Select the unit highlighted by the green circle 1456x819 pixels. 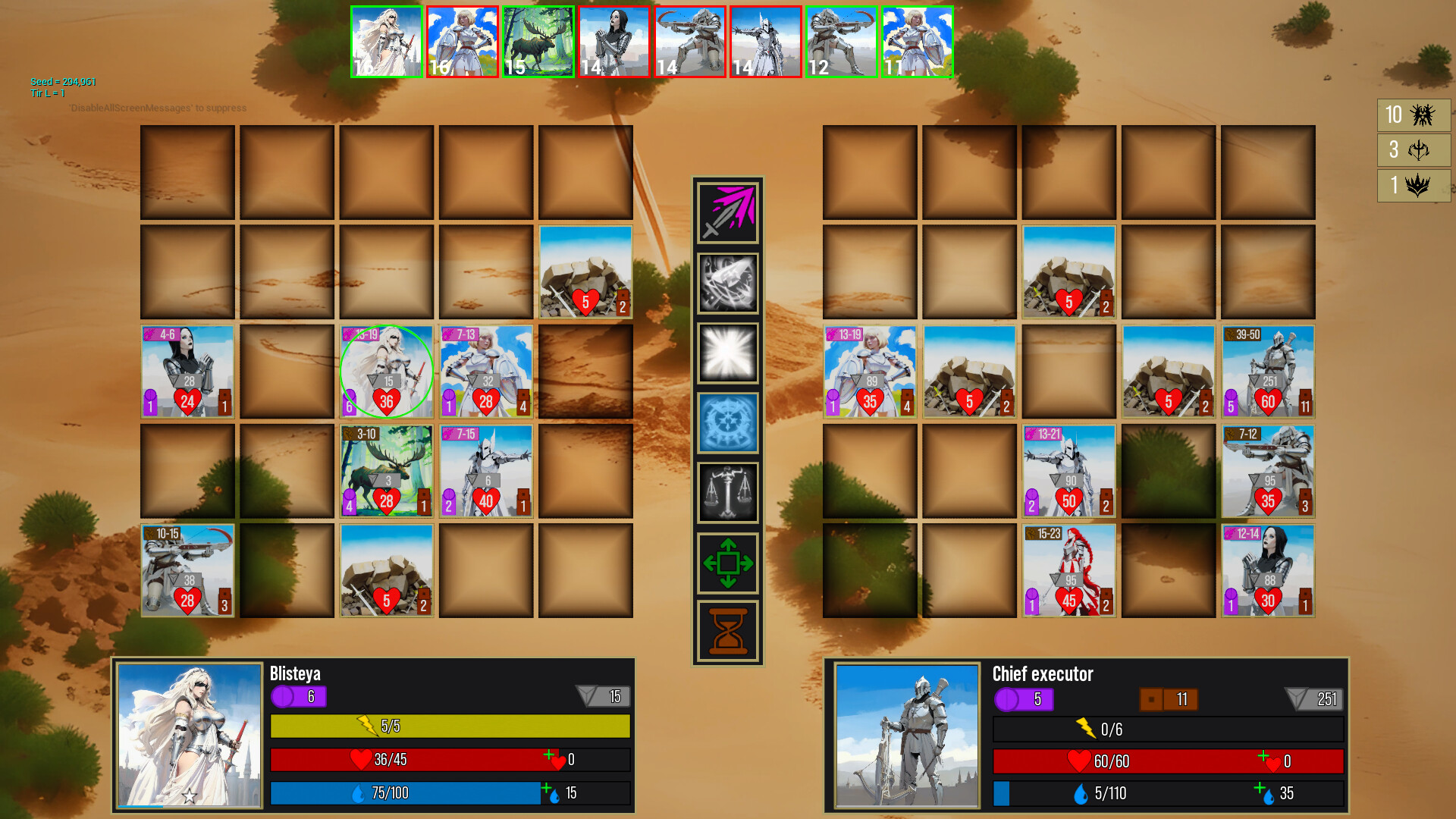click(387, 370)
